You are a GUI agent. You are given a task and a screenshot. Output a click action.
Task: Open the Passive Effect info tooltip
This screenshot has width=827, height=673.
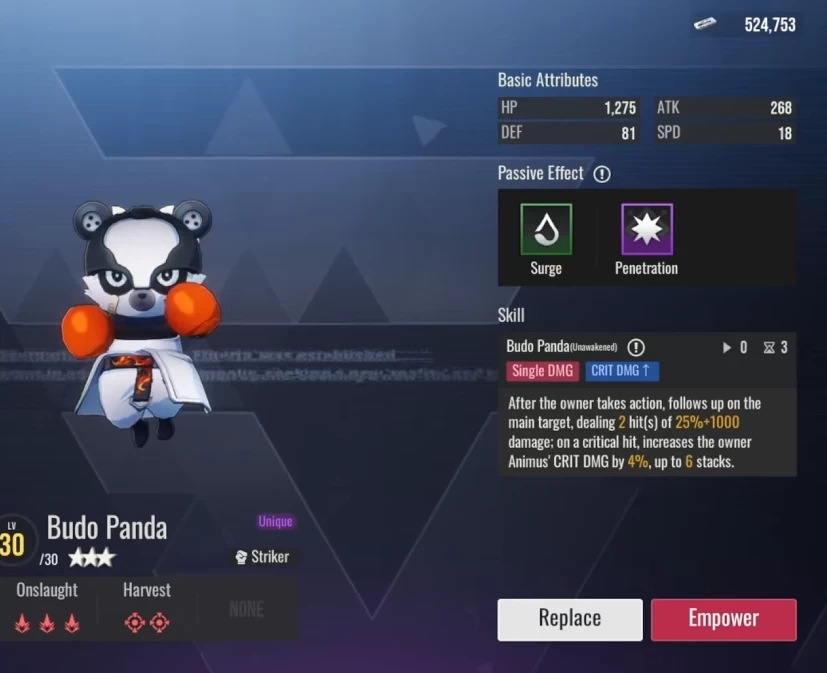click(601, 174)
